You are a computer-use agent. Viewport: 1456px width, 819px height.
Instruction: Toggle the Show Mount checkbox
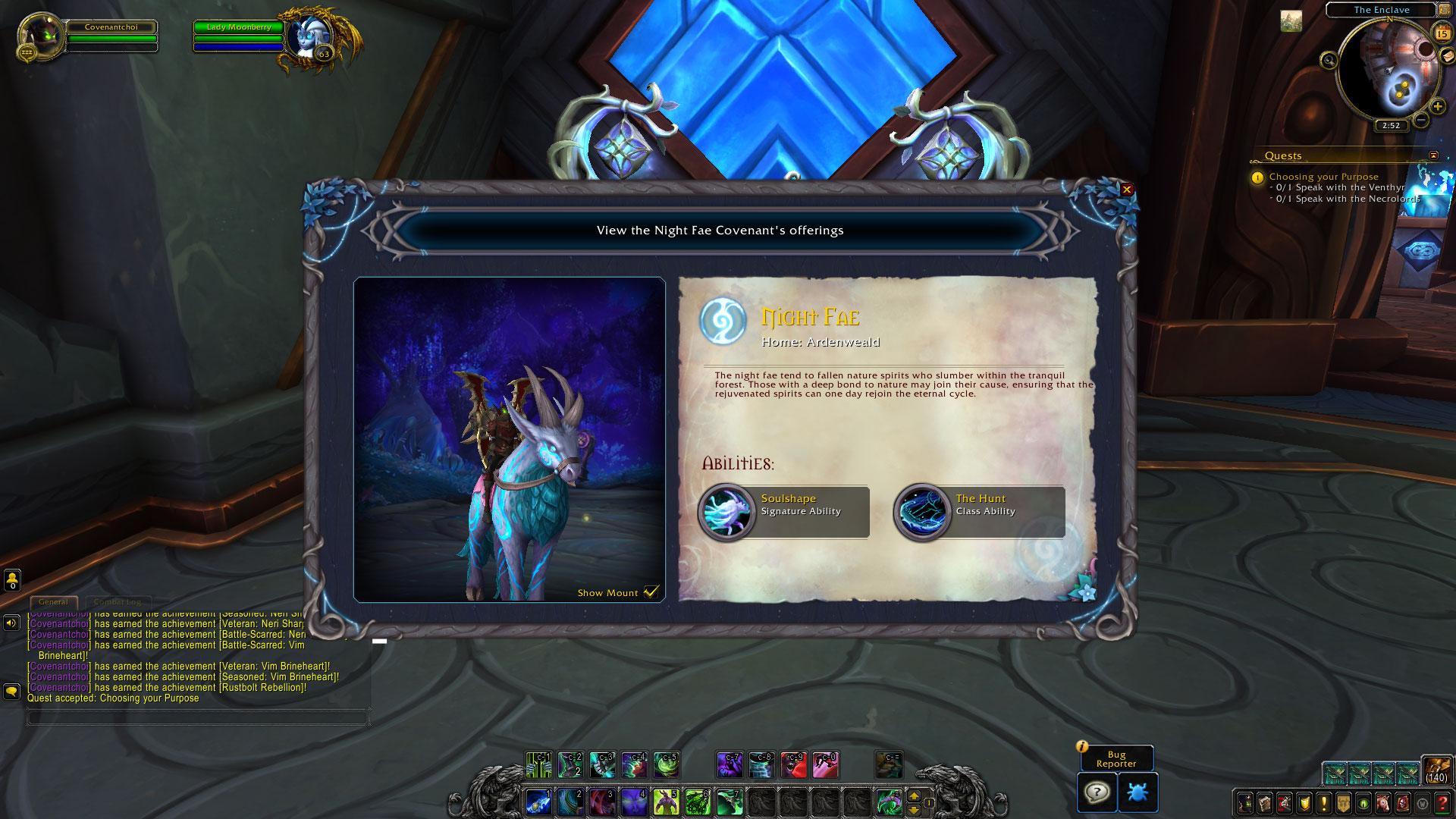(651, 592)
